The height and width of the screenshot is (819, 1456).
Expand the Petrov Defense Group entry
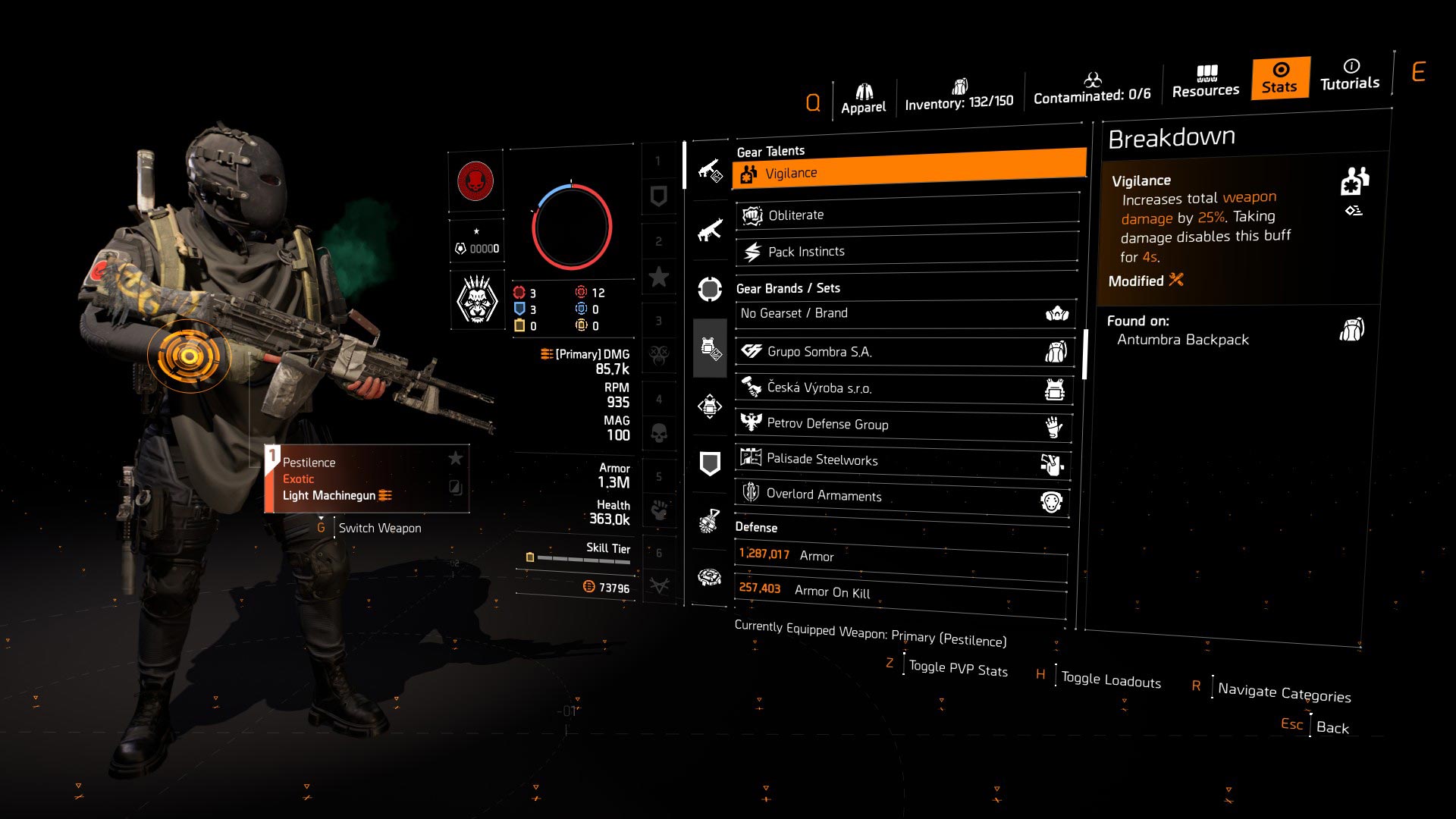click(x=904, y=425)
